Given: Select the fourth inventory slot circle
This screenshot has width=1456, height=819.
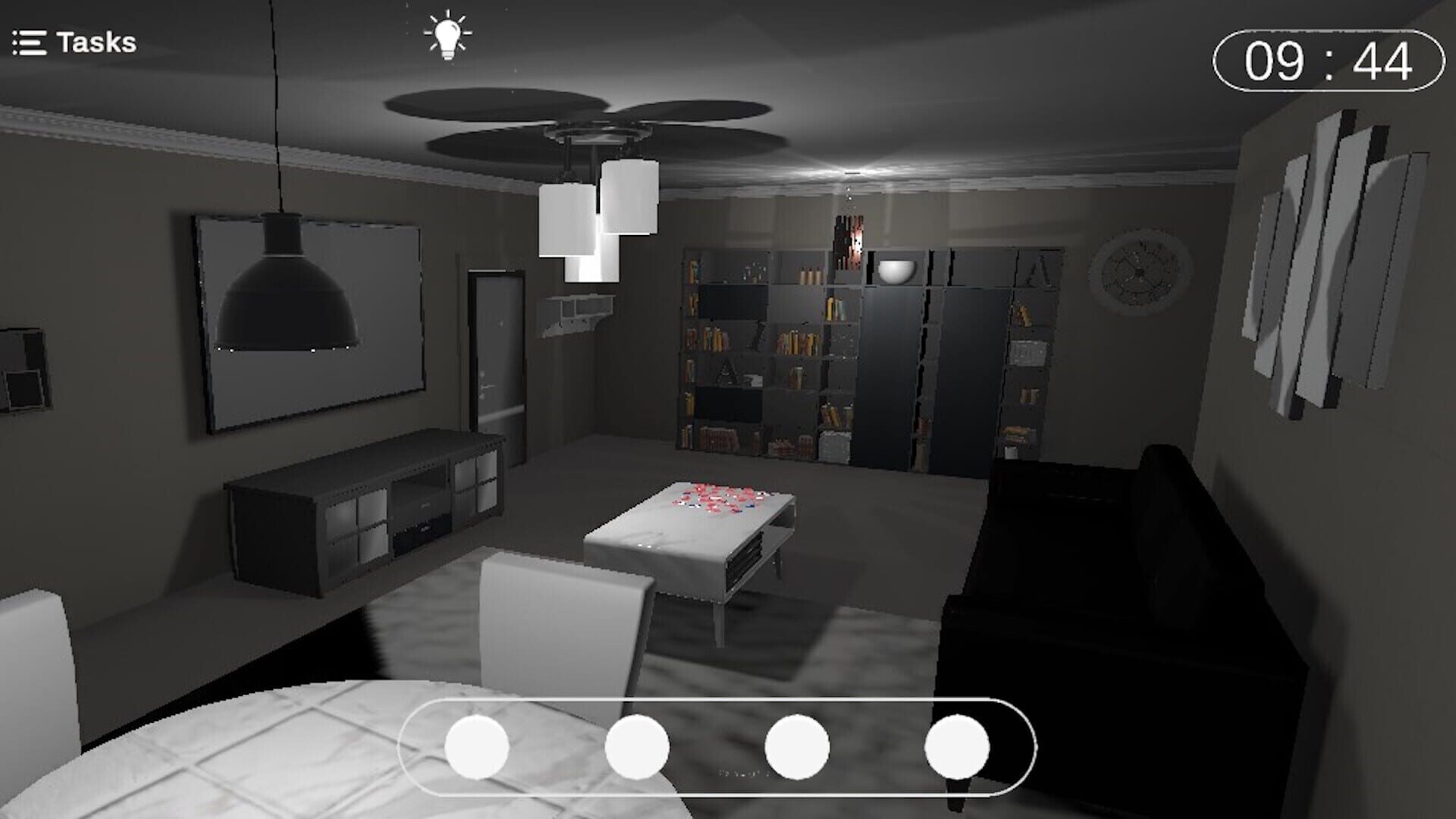Looking at the screenshot, I should coord(957,747).
